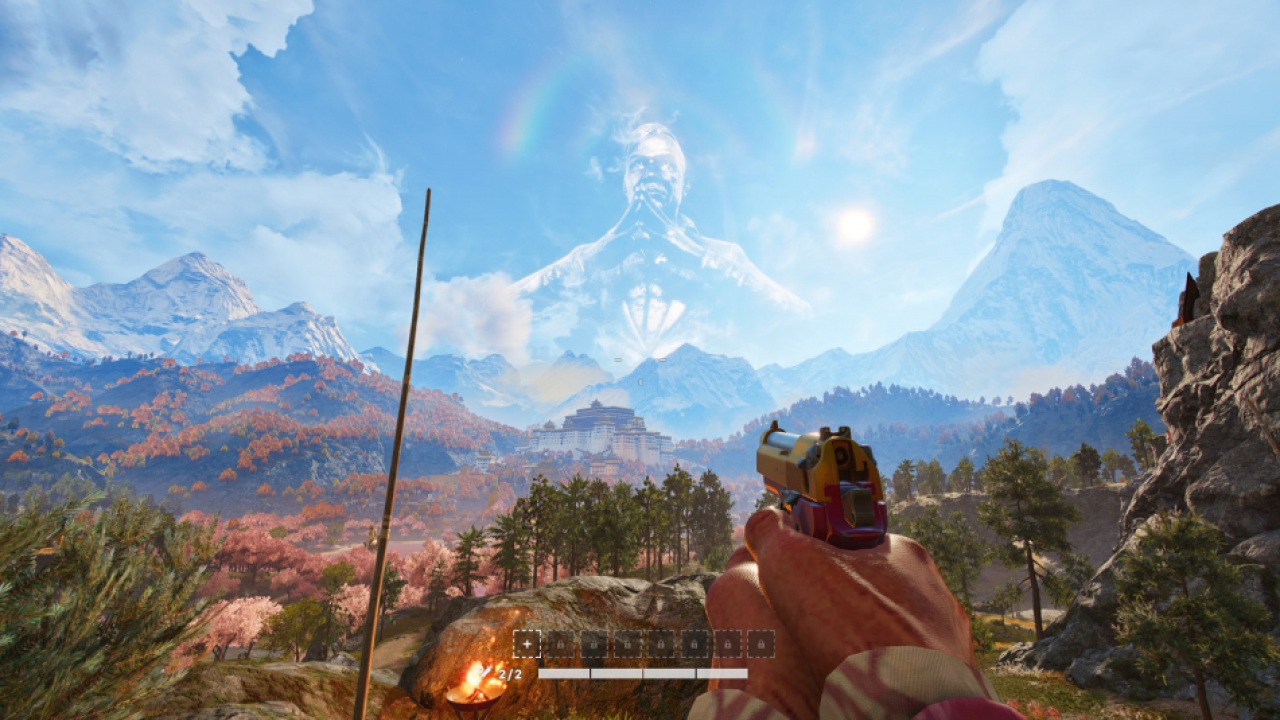Click the padlock on the second quickslot

[x=561, y=644]
